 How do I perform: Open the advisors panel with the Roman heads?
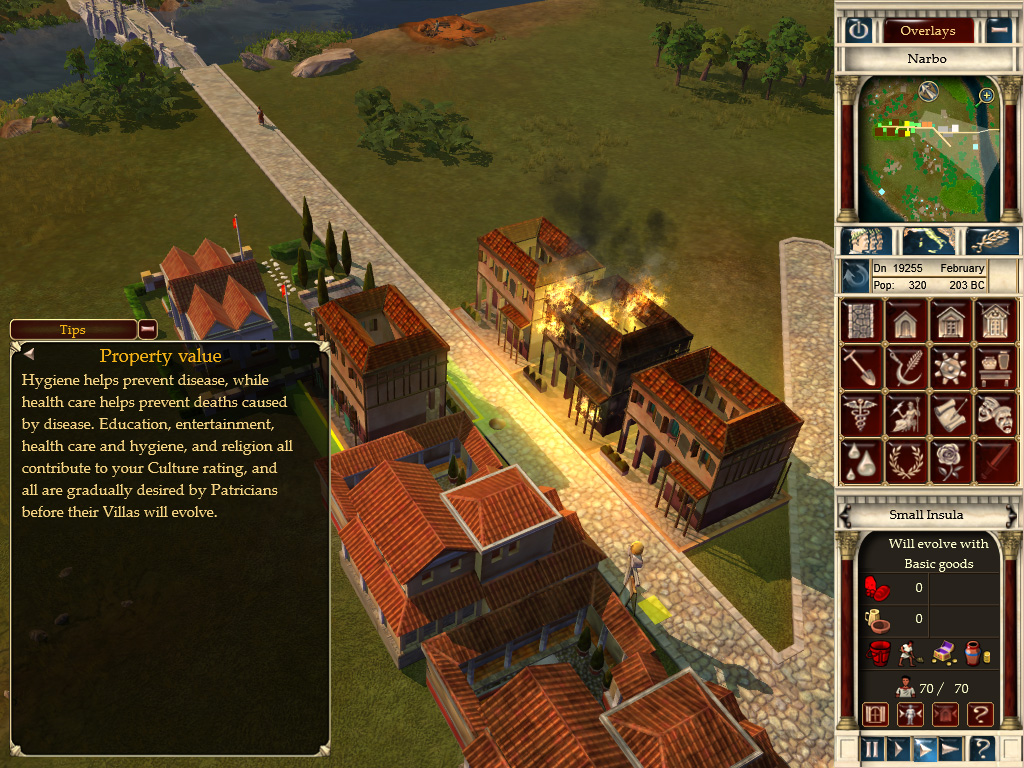pyautogui.click(x=867, y=241)
